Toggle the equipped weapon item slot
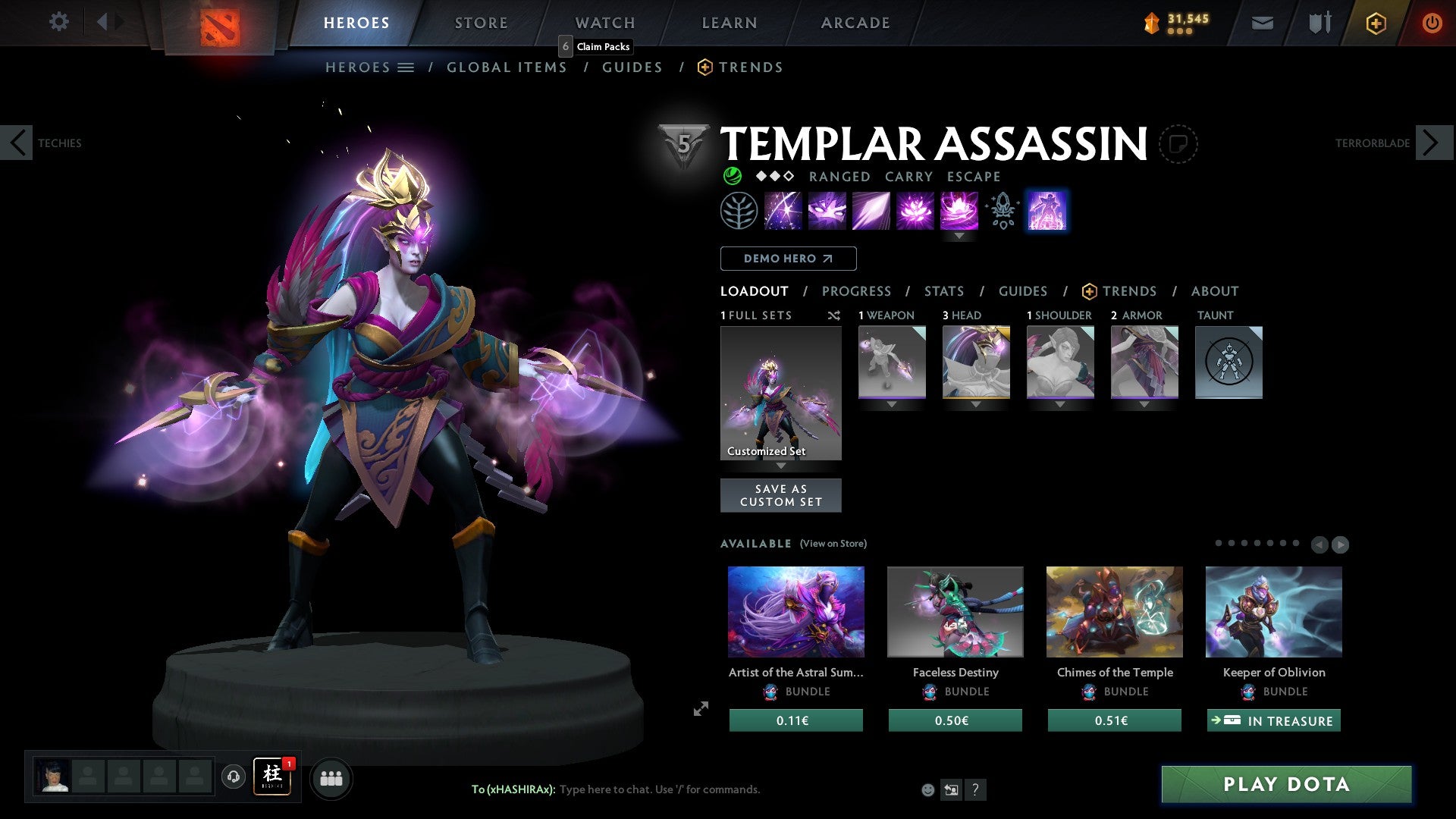 pyautogui.click(x=892, y=362)
